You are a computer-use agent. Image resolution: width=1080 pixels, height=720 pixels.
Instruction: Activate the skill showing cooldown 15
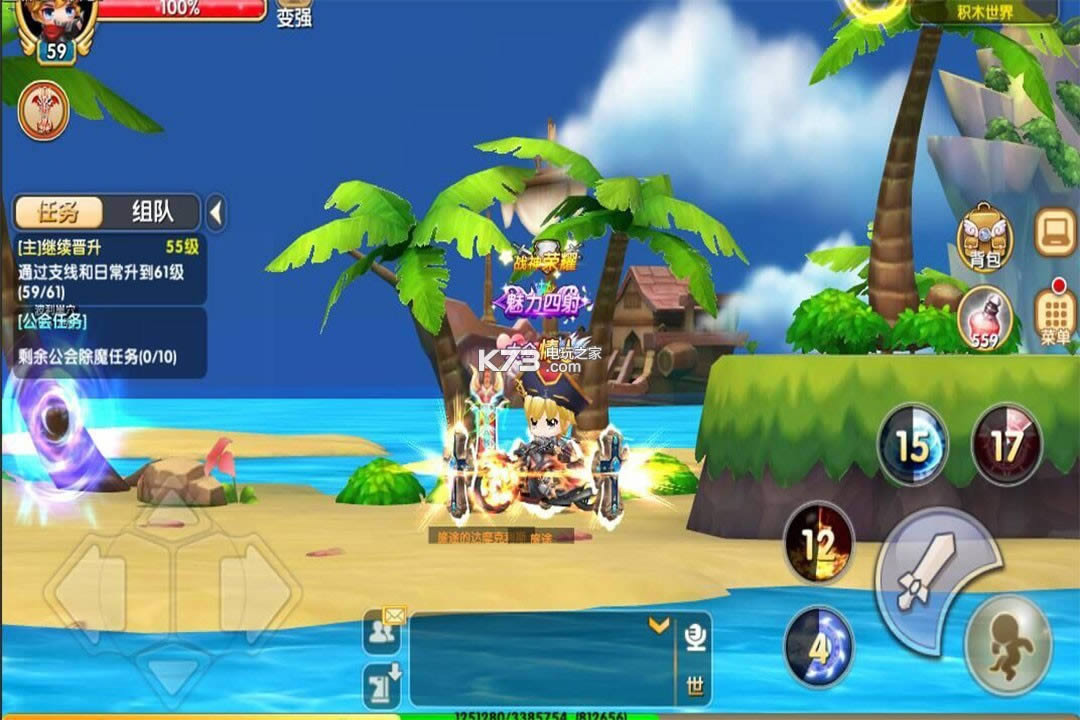coord(912,446)
